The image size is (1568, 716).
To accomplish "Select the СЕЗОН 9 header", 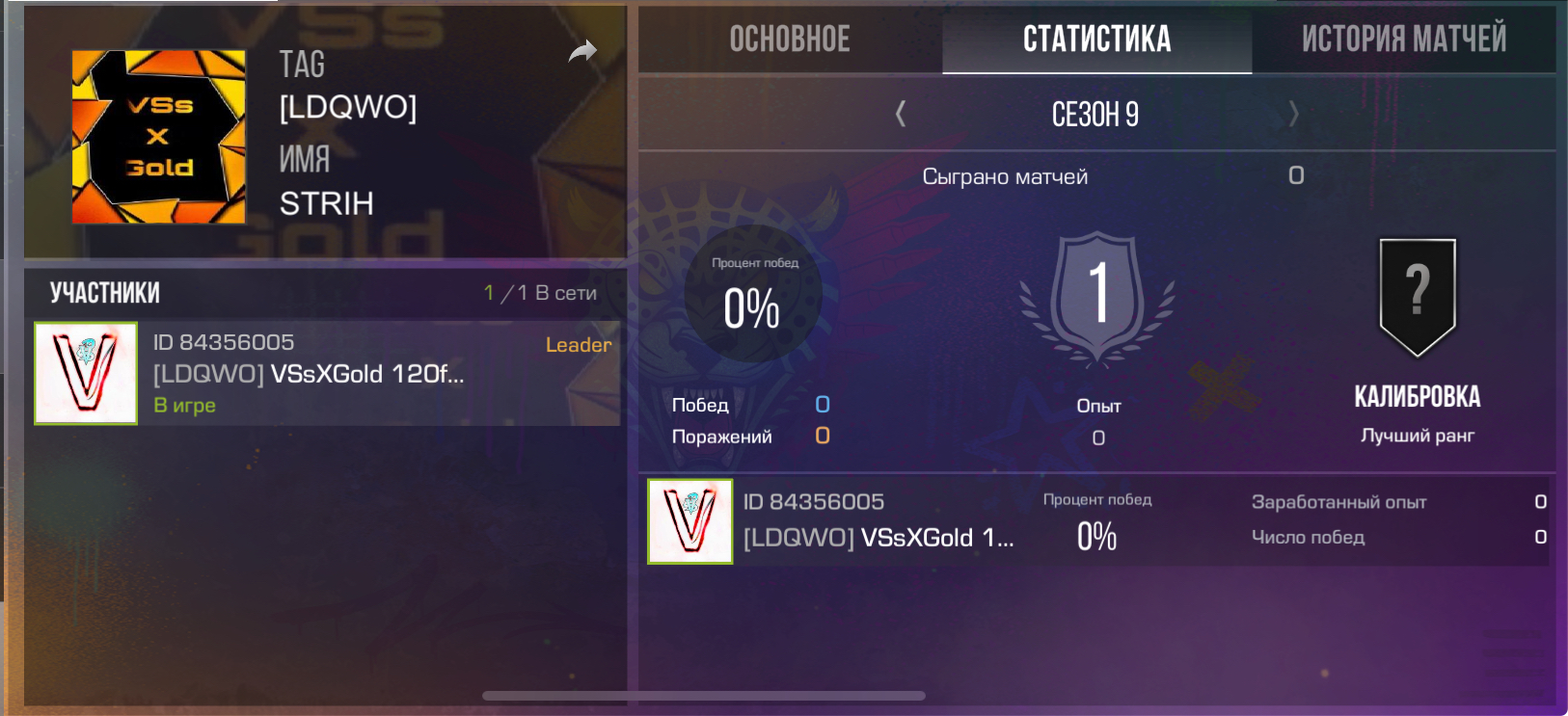I will [1095, 114].
